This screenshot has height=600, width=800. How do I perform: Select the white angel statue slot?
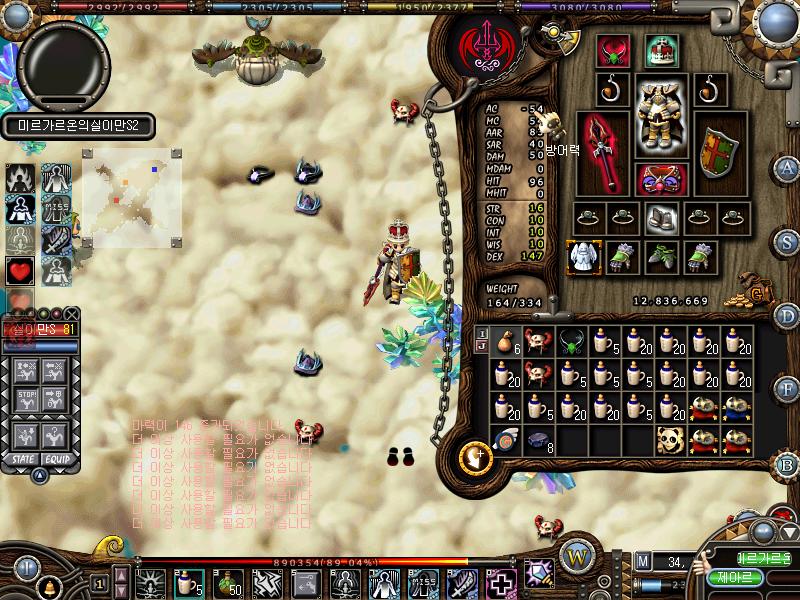(x=583, y=256)
